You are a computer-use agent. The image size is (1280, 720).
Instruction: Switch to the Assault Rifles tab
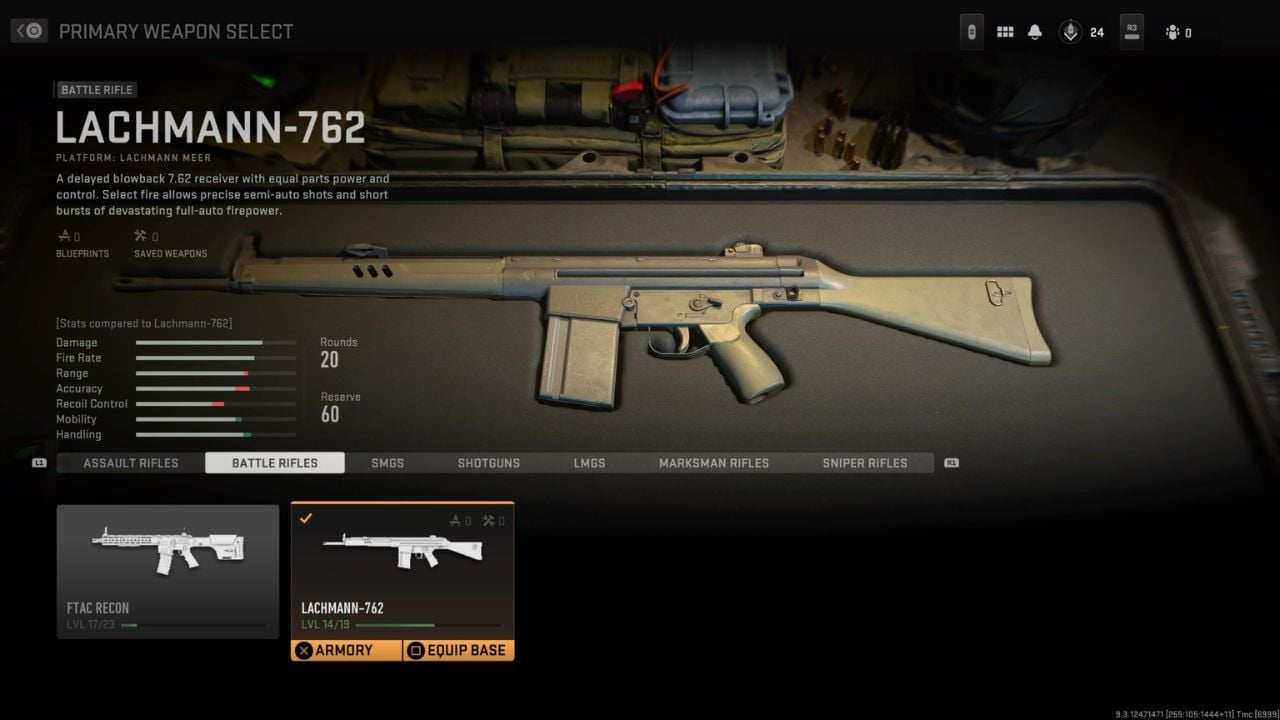click(x=131, y=463)
